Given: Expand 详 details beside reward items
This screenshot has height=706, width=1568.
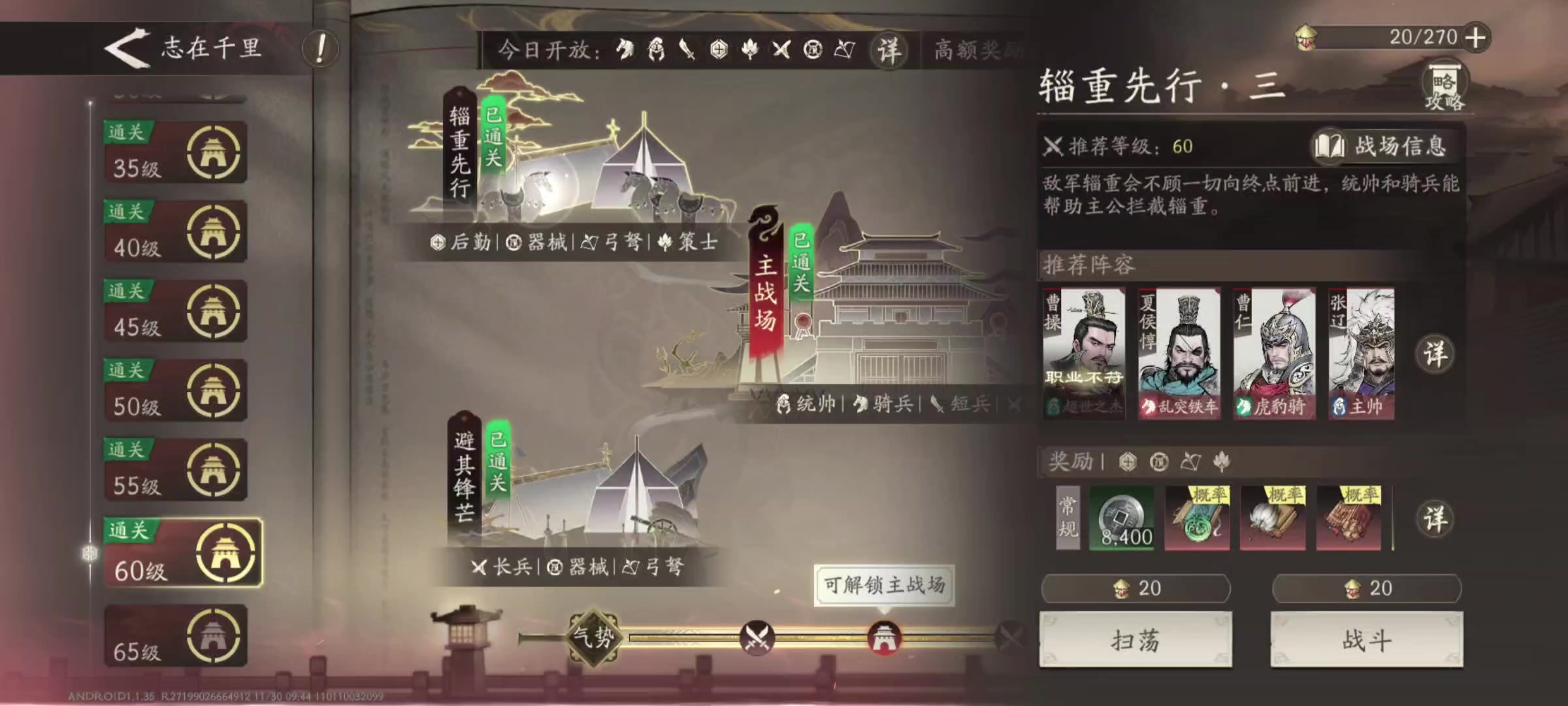Looking at the screenshot, I should [x=1435, y=516].
